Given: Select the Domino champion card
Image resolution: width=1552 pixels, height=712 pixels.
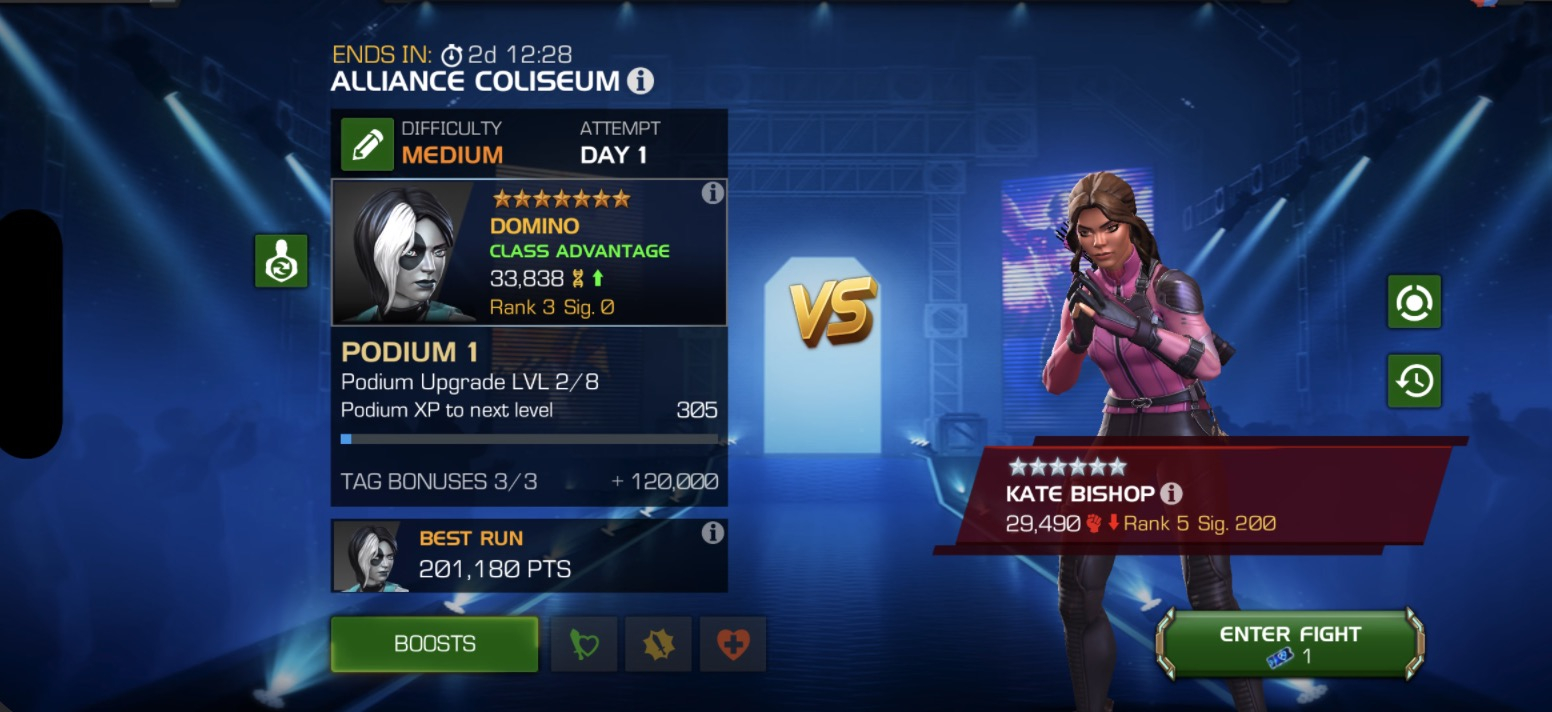Looking at the screenshot, I should coord(528,253).
